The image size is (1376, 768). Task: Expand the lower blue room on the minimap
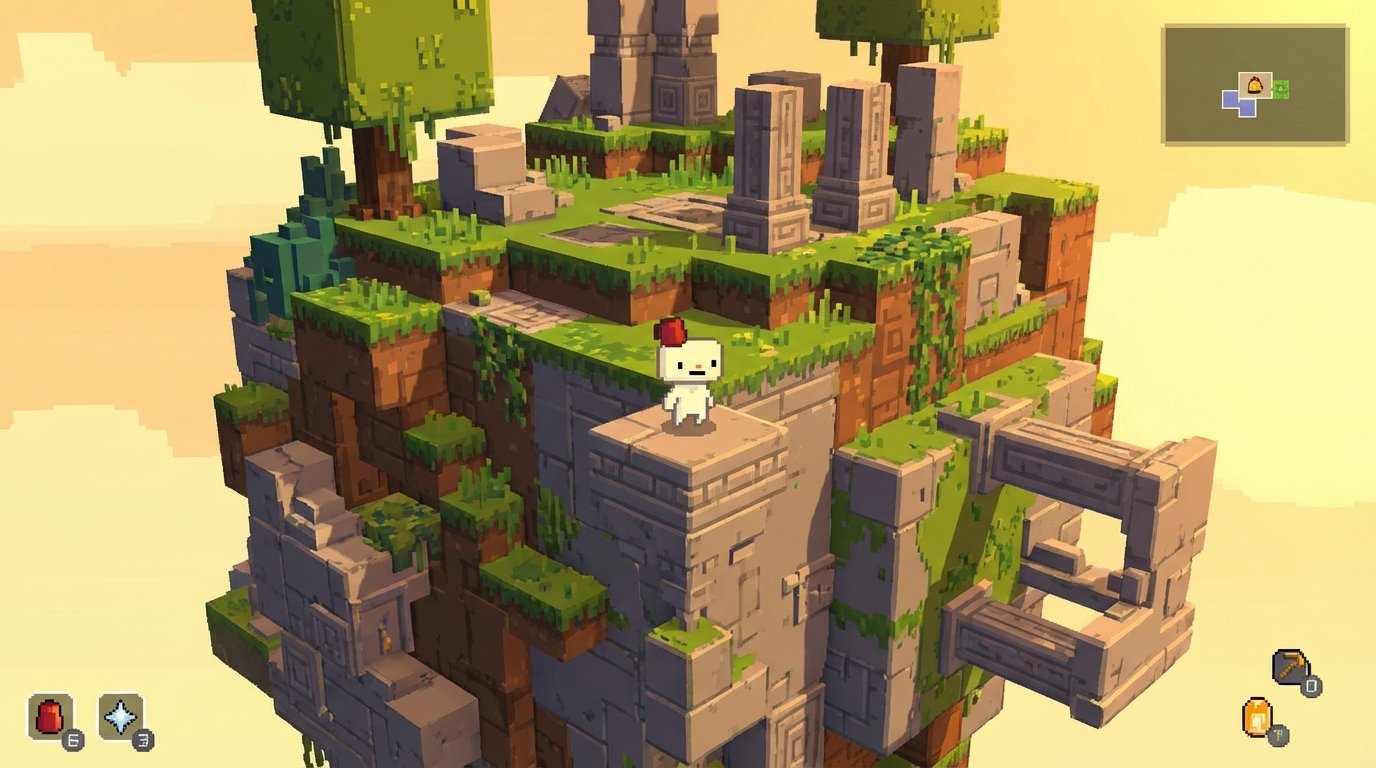(1247, 108)
